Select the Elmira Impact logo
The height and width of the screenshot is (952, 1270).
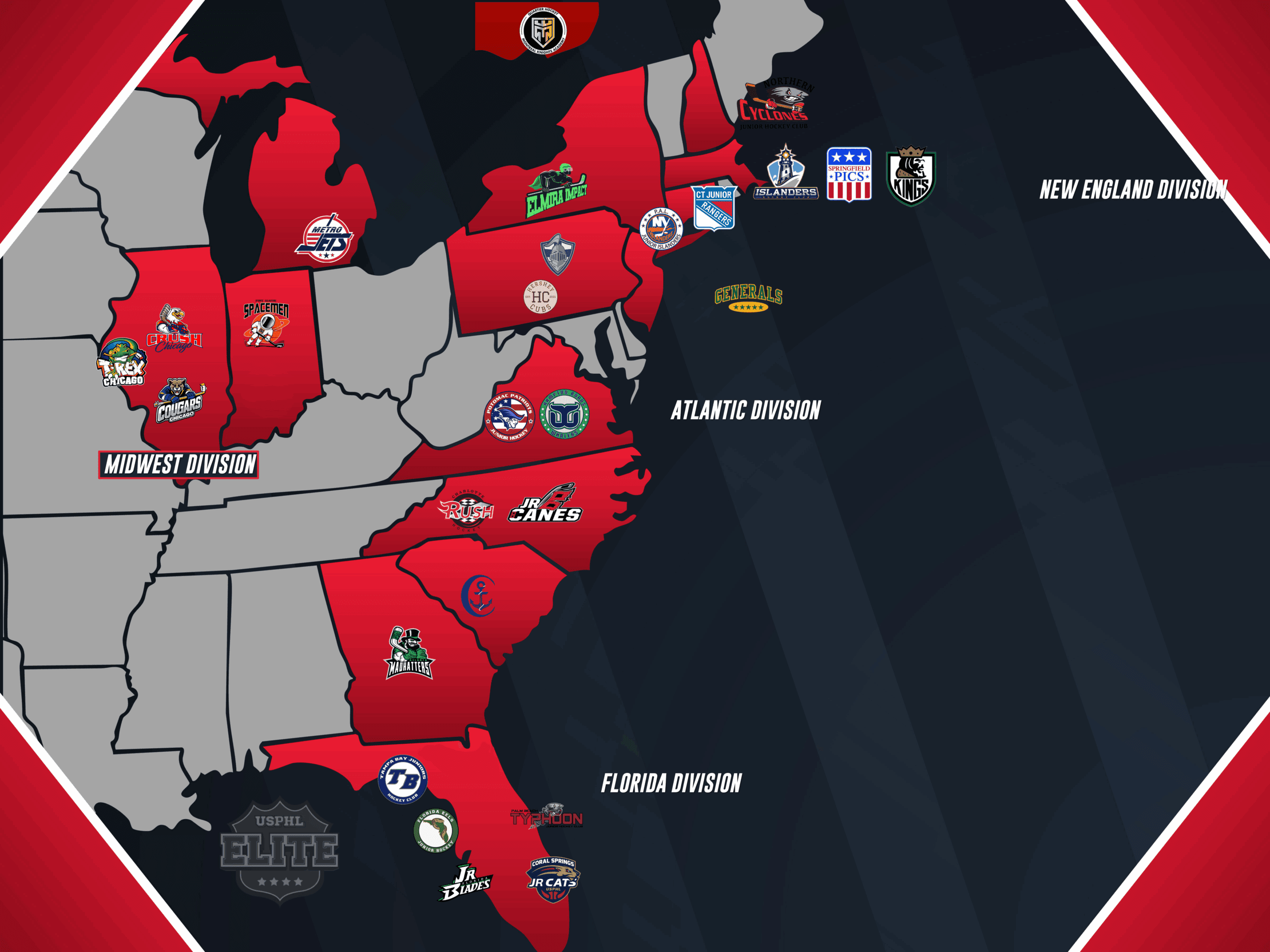click(x=556, y=191)
